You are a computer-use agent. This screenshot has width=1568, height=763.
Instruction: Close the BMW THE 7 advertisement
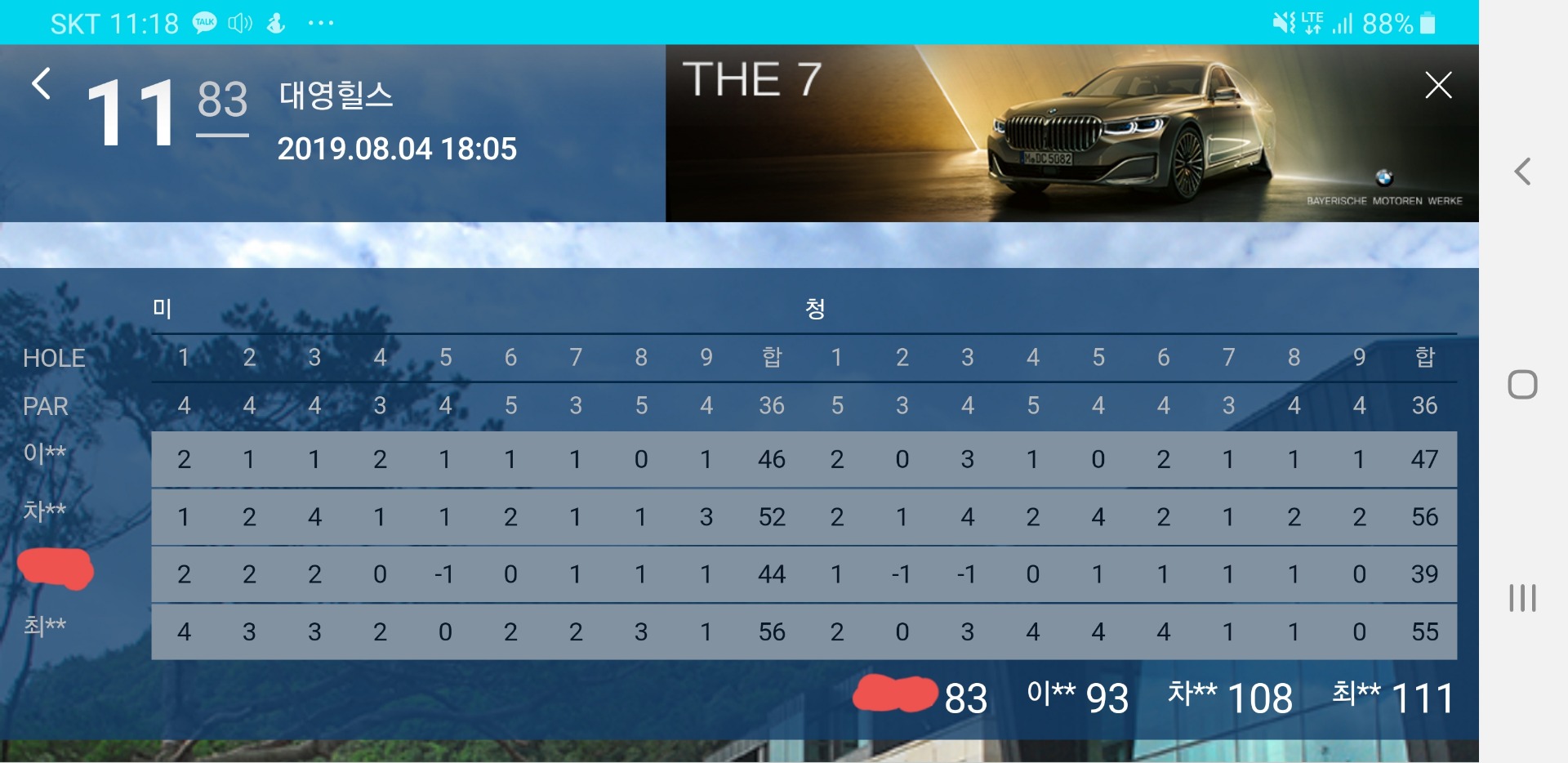click(1437, 85)
